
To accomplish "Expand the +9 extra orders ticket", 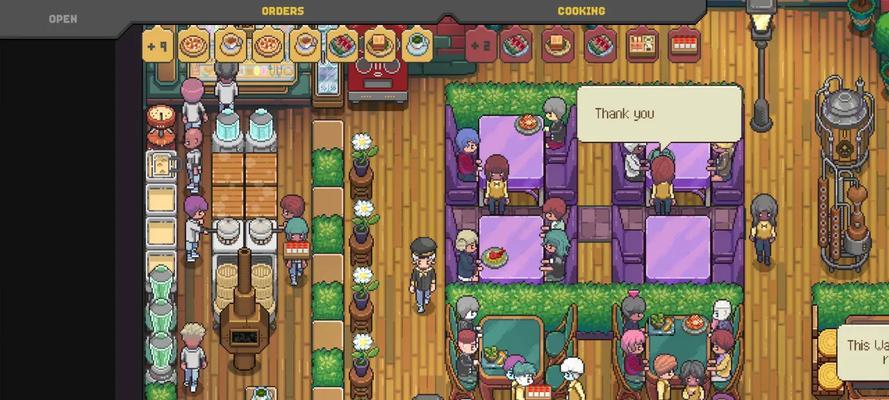I will coord(158,45).
